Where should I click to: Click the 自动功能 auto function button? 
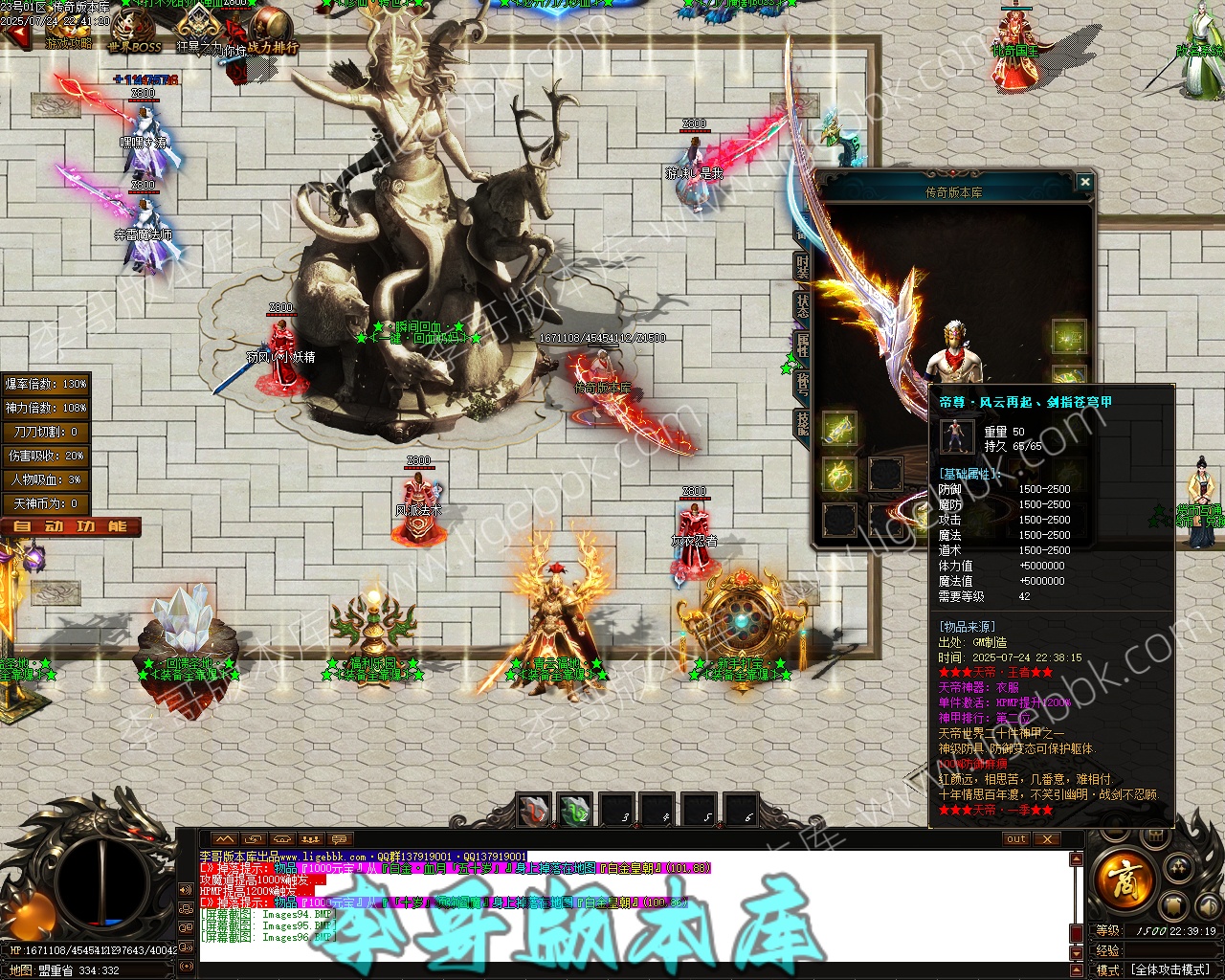coord(71,526)
